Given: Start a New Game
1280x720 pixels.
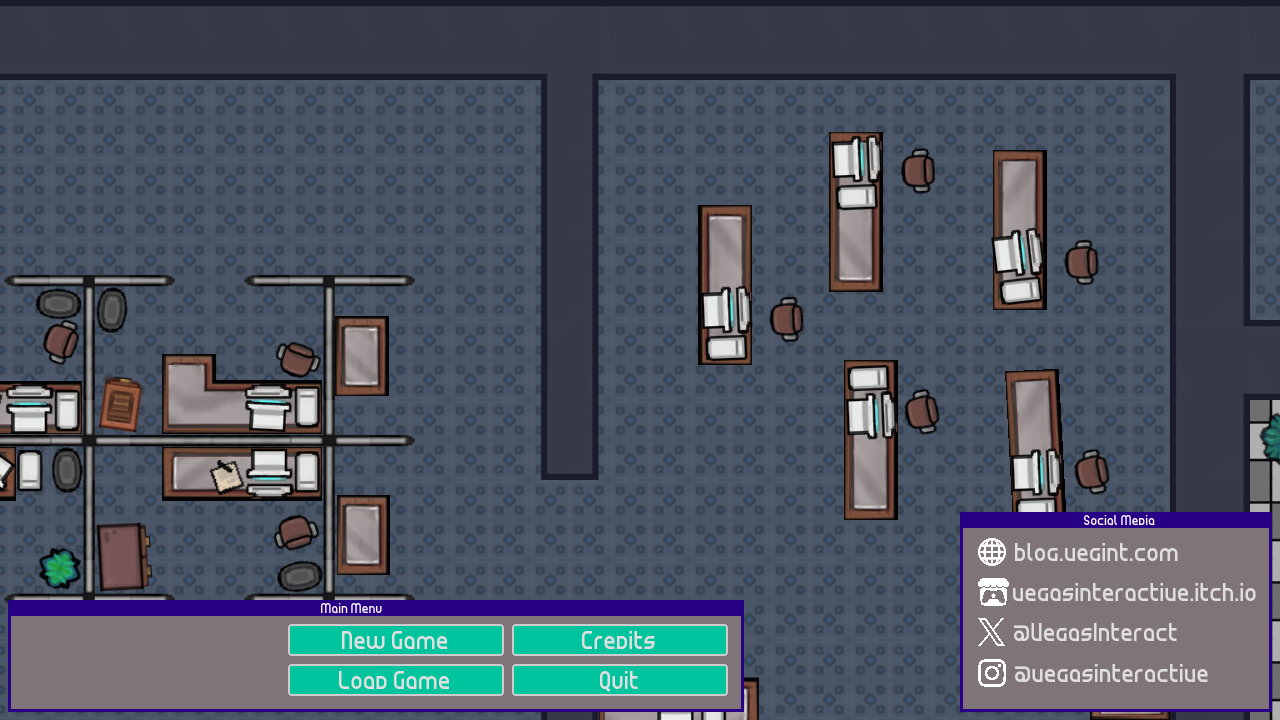Looking at the screenshot, I should tap(396, 639).
